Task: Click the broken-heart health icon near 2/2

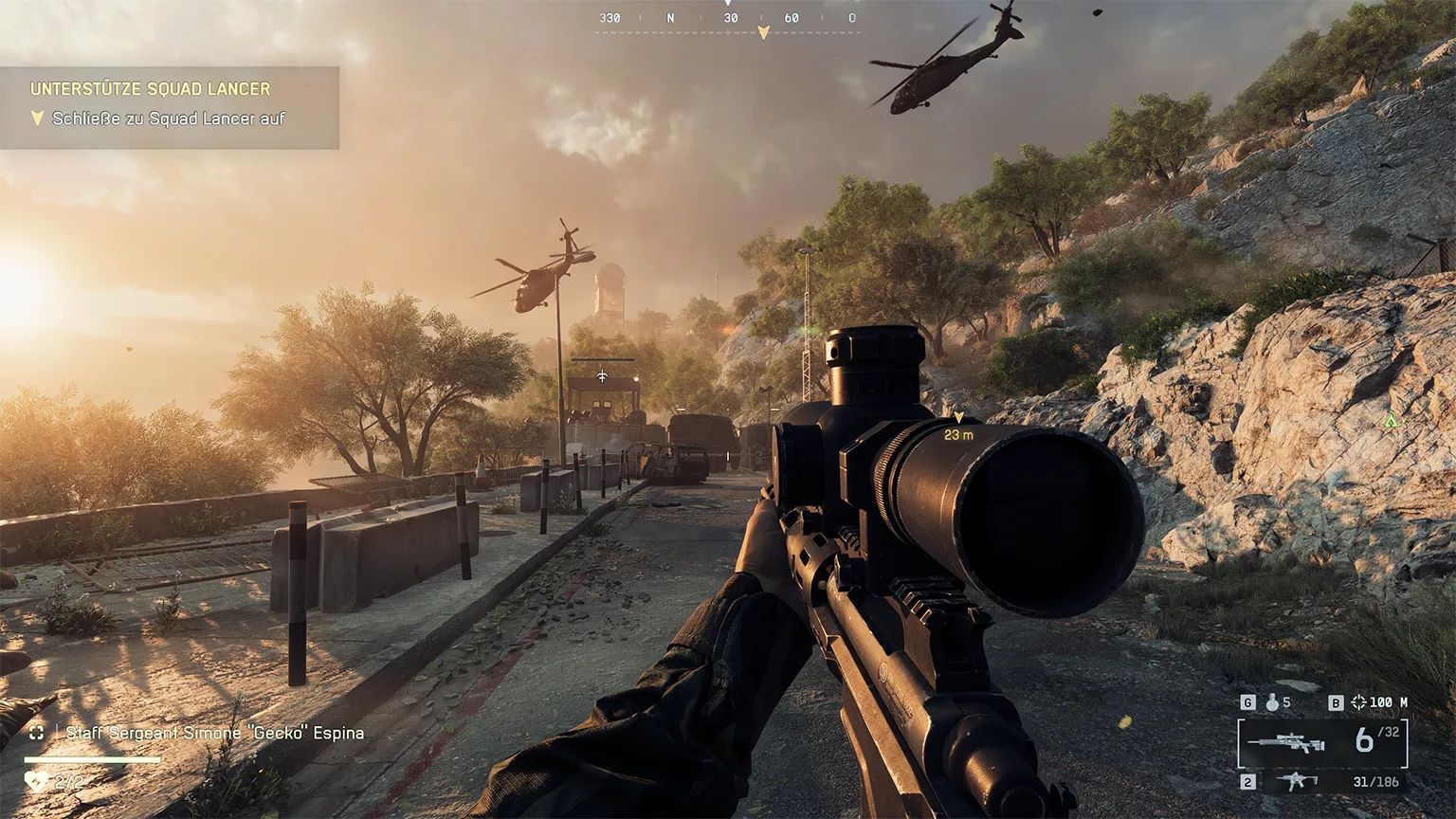Action: 36,781
